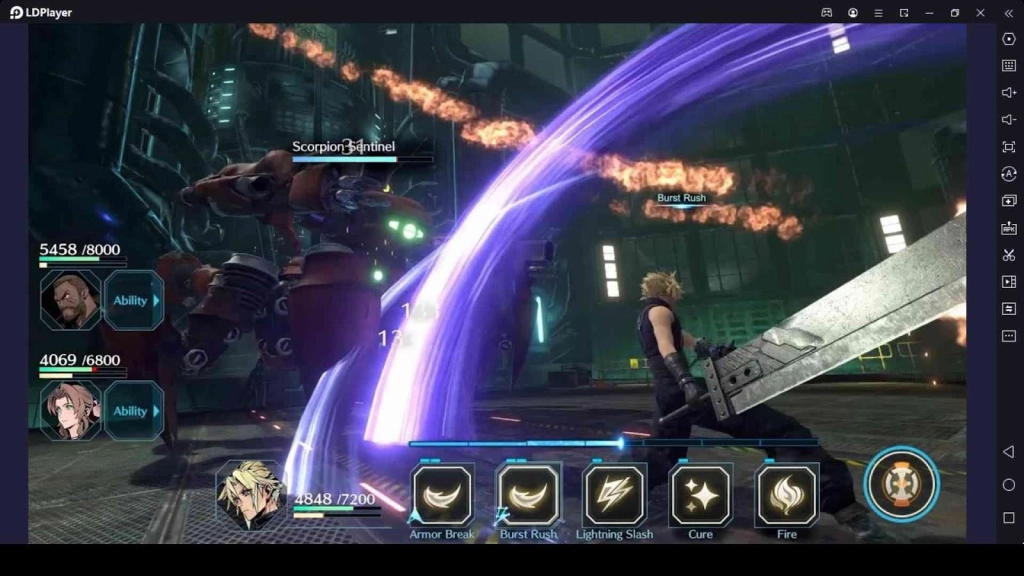Close the LDPlayer window
This screenshot has height=576, width=1024.
click(980, 13)
